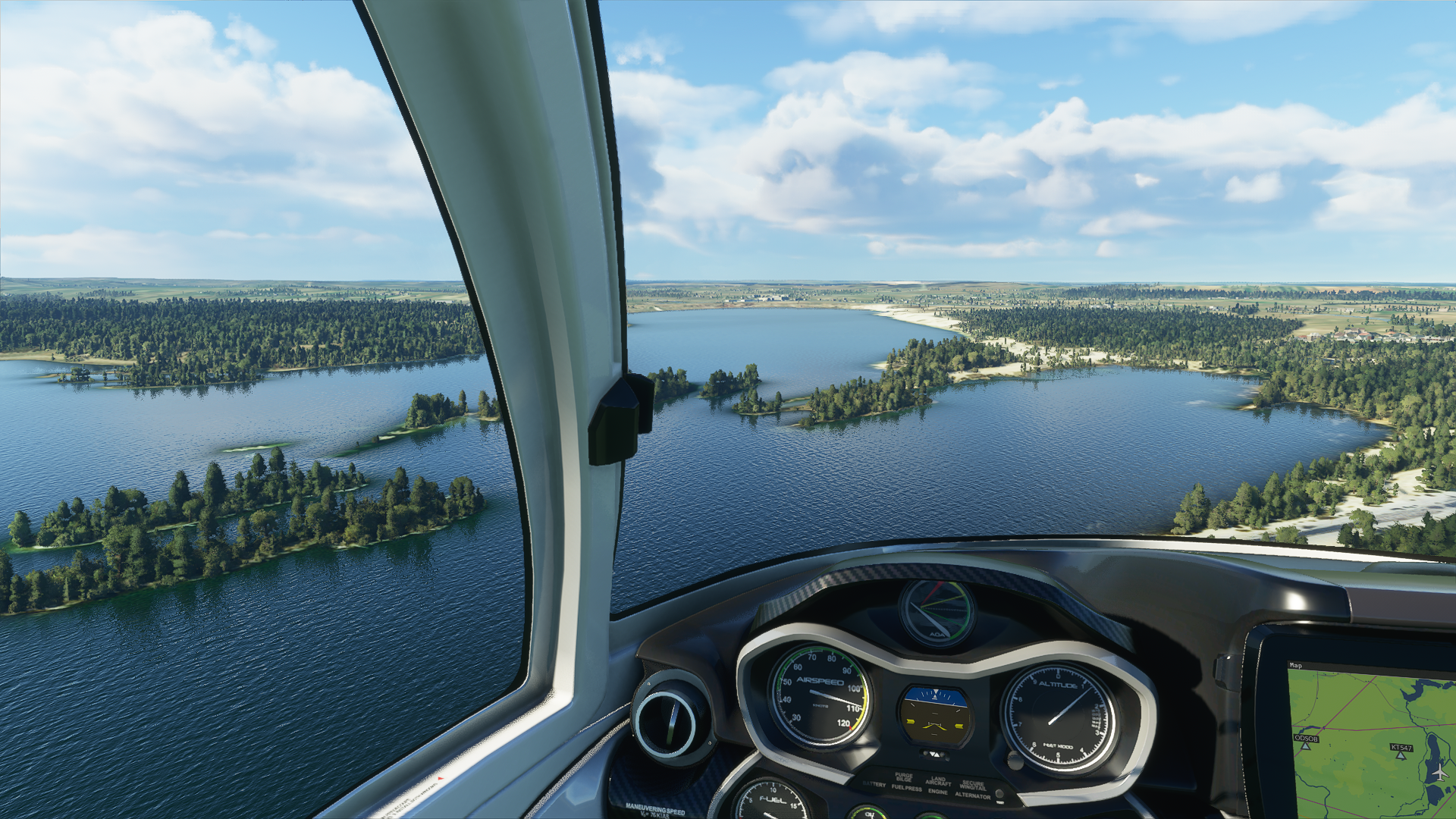Click the altimeter pressure setting knob

pos(1015,759)
